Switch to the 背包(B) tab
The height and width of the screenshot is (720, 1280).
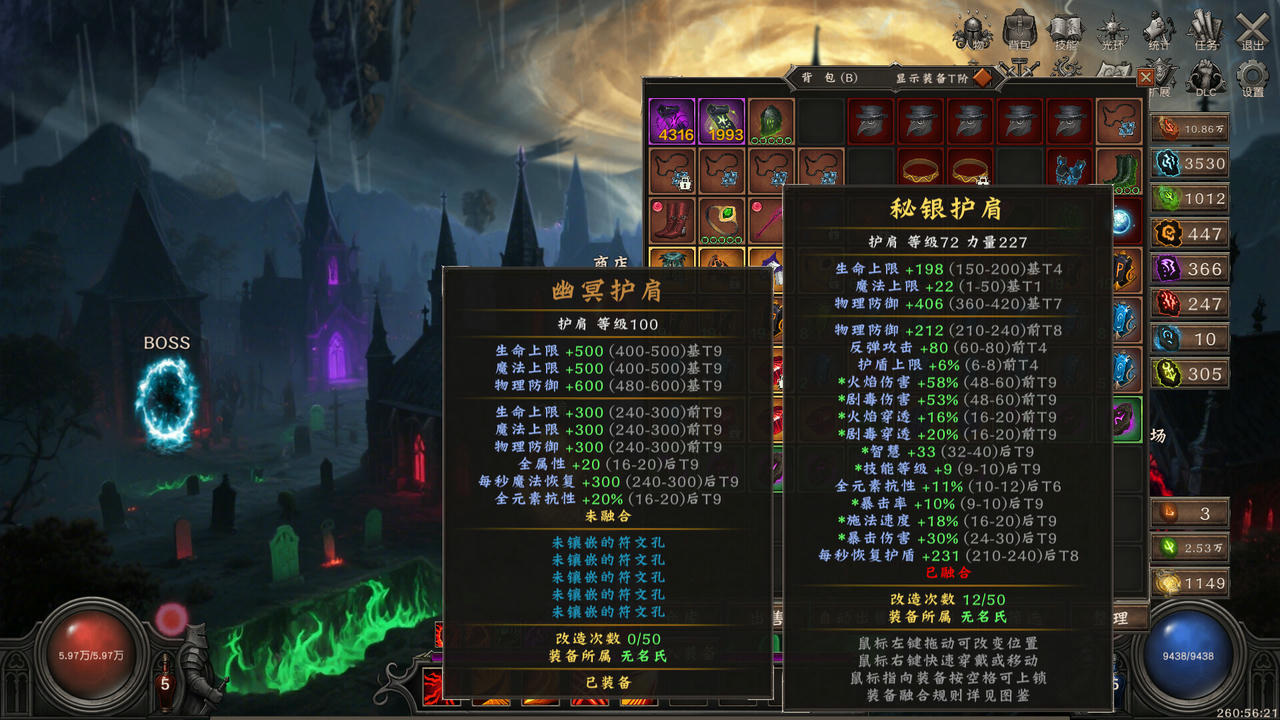[828, 77]
